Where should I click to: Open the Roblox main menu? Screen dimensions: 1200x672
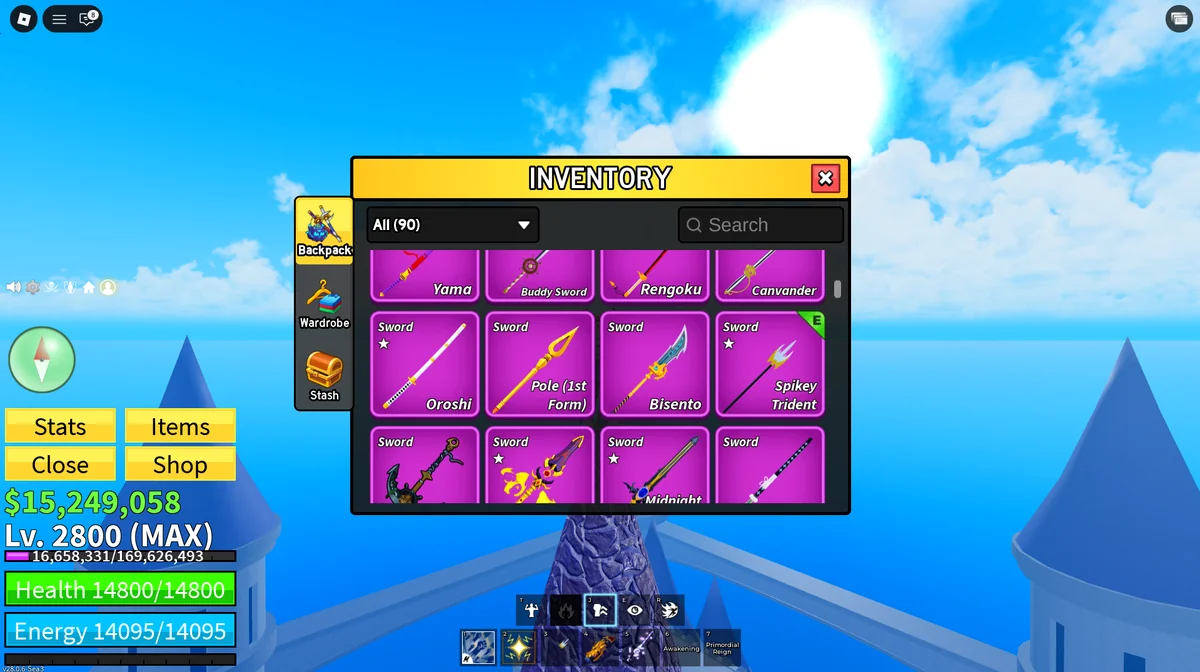click(x=23, y=18)
